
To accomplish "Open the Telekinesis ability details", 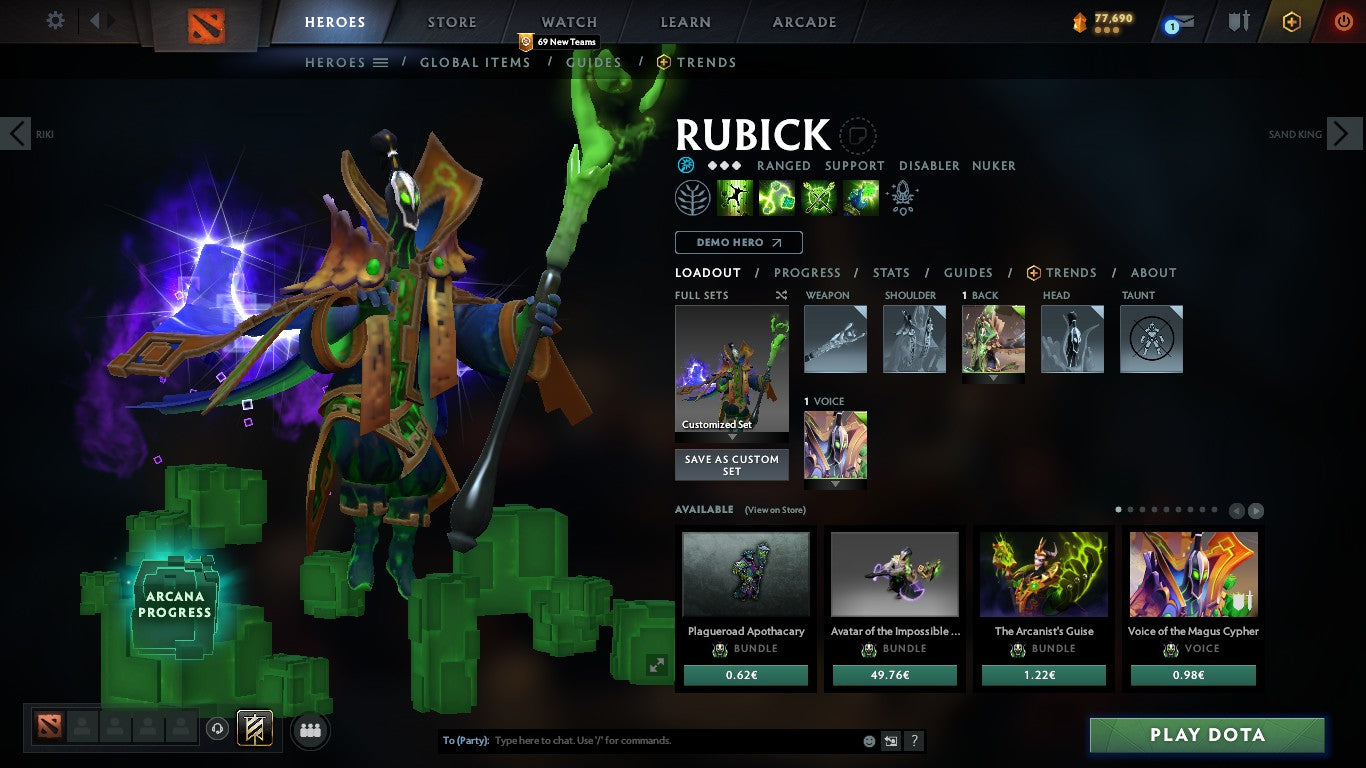I will point(735,196).
